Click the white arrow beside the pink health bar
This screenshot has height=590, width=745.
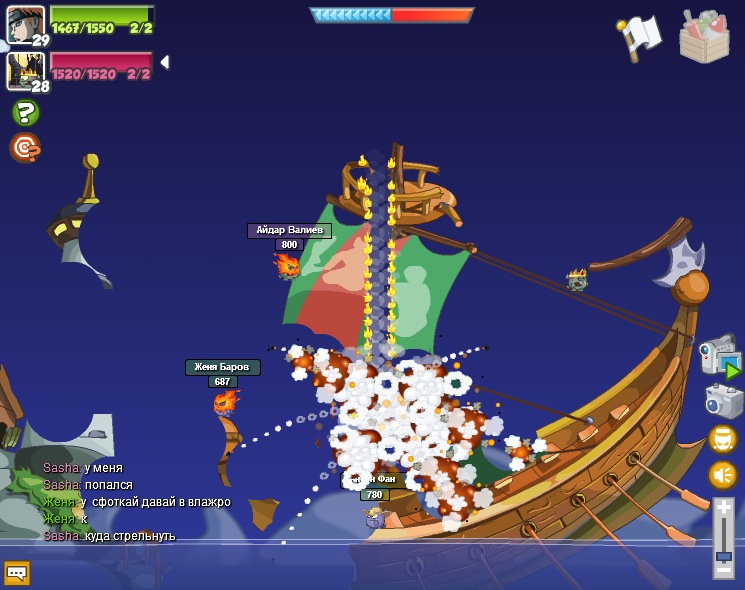(164, 62)
